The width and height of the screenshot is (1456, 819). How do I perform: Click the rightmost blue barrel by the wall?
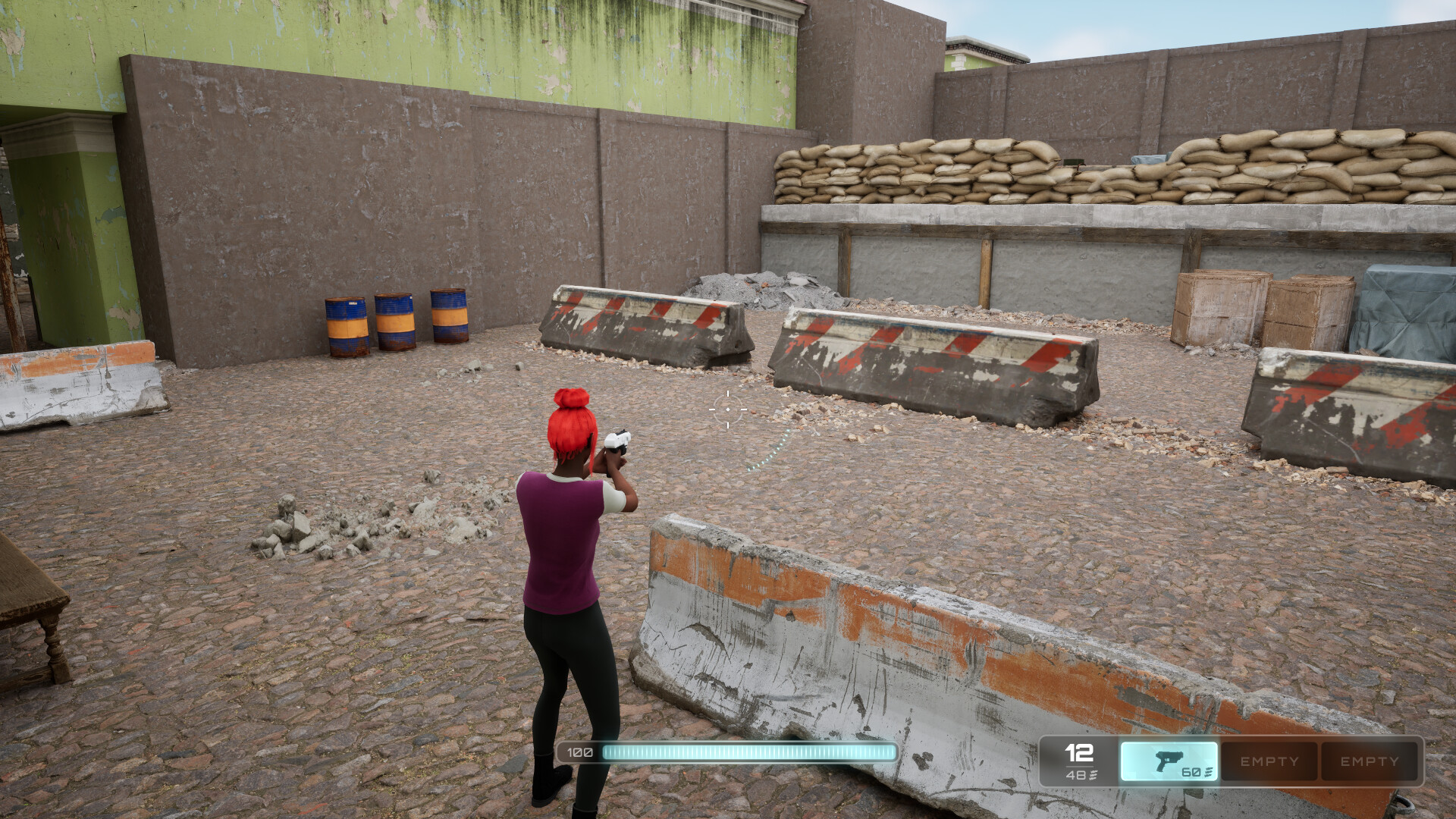447,317
